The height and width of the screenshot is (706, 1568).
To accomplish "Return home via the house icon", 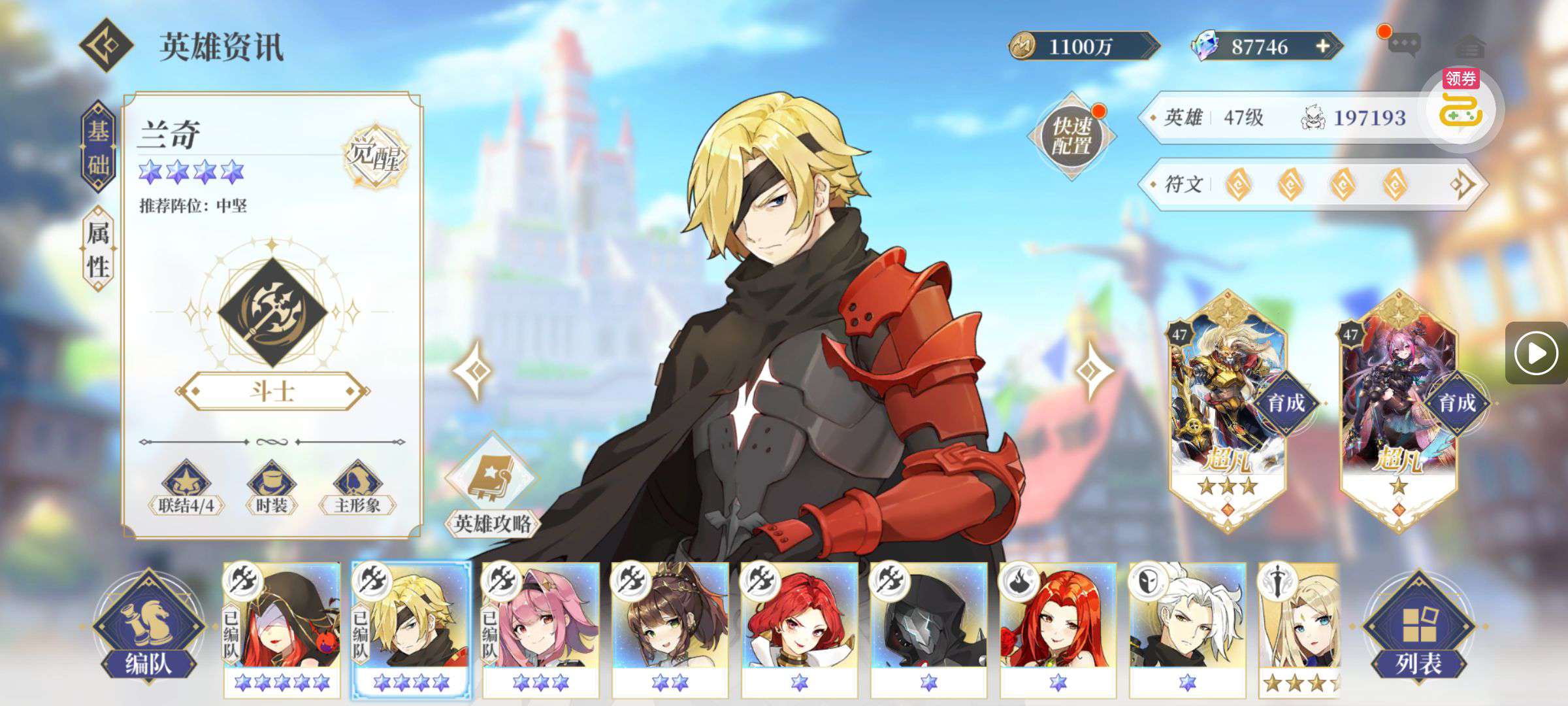I will click(x=1471, y=46).
